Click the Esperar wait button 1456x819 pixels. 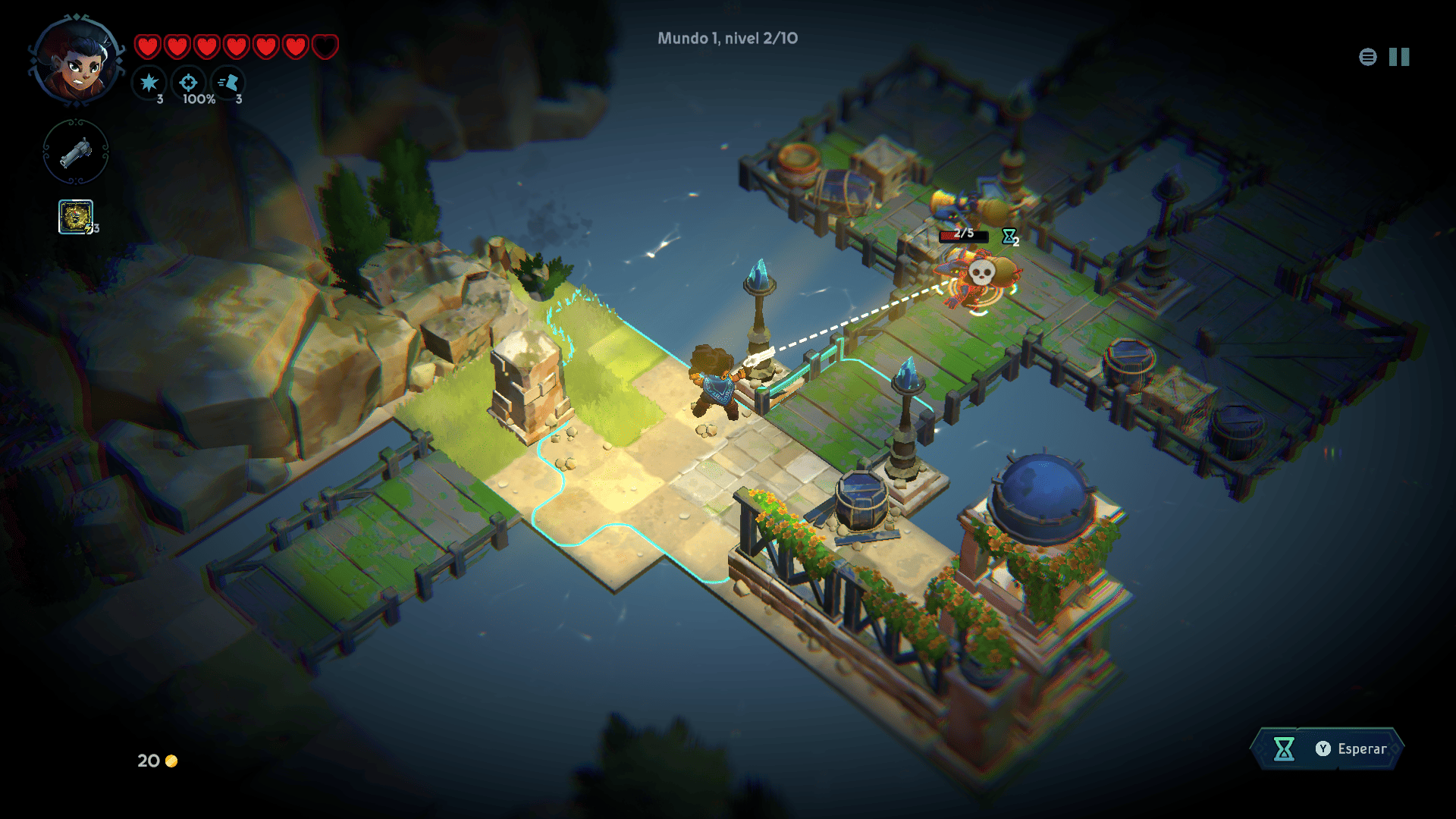tap(1327, 748)
